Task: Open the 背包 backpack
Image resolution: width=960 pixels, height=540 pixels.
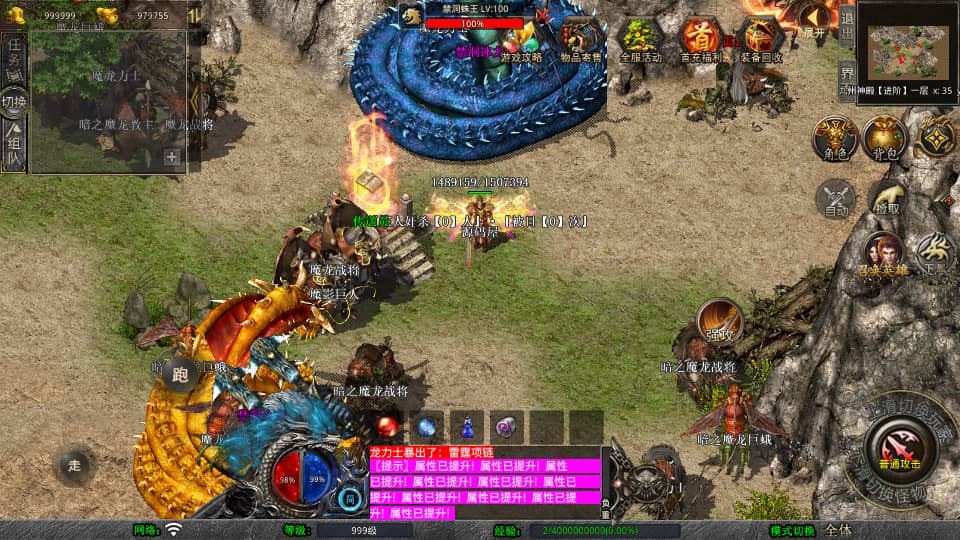Action: click(x=885, y=138)
